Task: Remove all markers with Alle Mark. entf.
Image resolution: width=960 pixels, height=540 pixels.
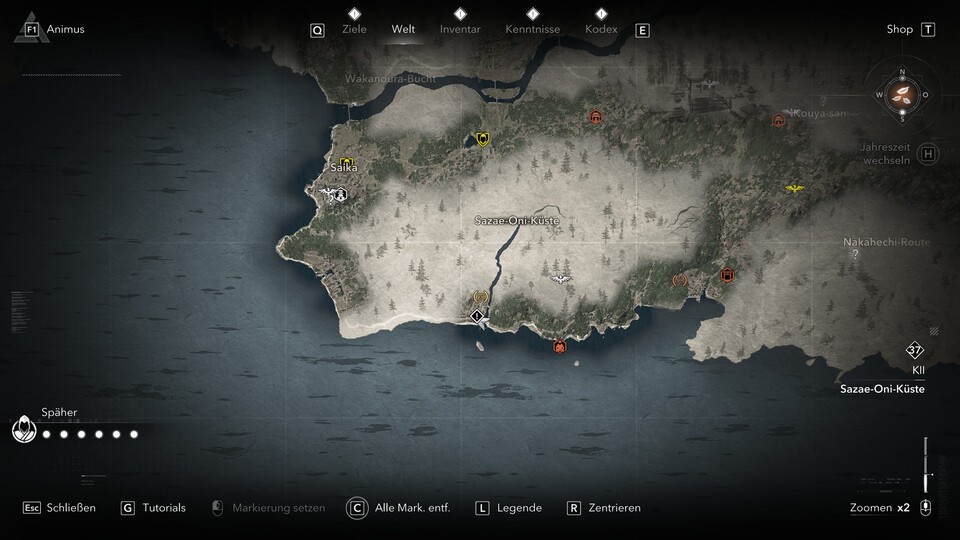Action: (x=412, y=508)
